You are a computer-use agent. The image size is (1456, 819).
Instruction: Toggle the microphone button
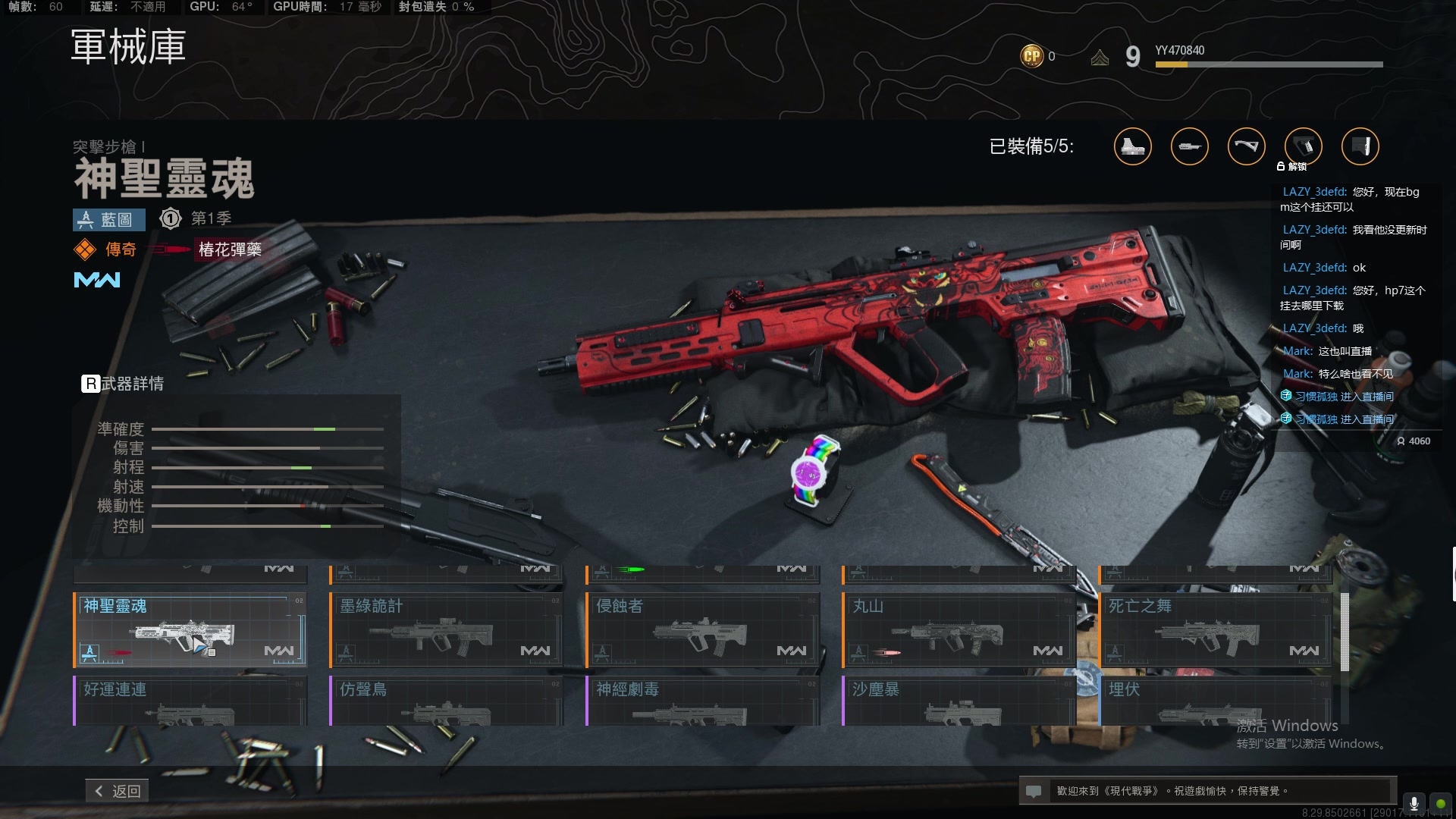click(1414, 803)
